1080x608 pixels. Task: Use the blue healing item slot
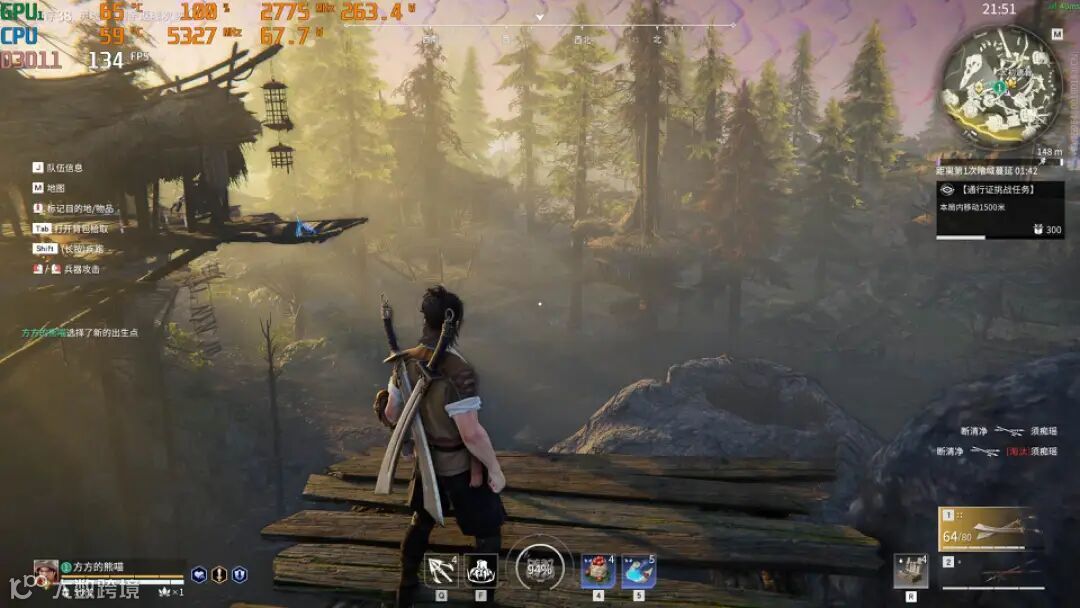click(639, 571)
